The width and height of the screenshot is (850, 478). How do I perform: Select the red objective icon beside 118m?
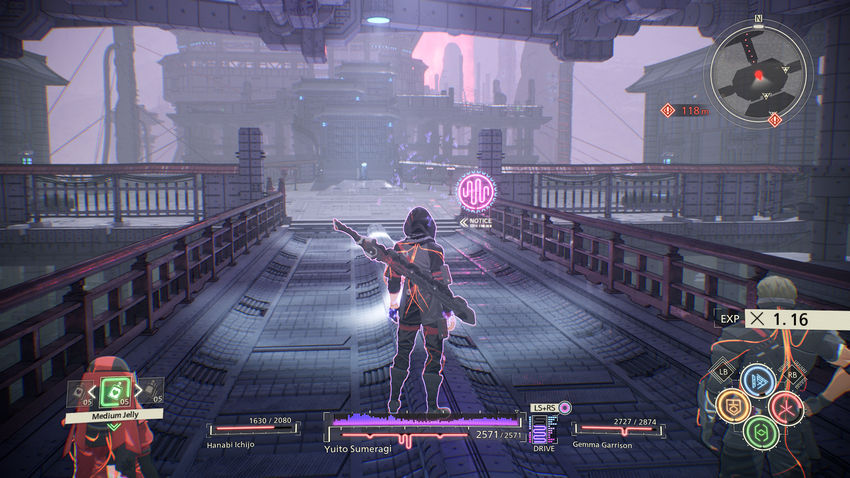click(667, 110)
